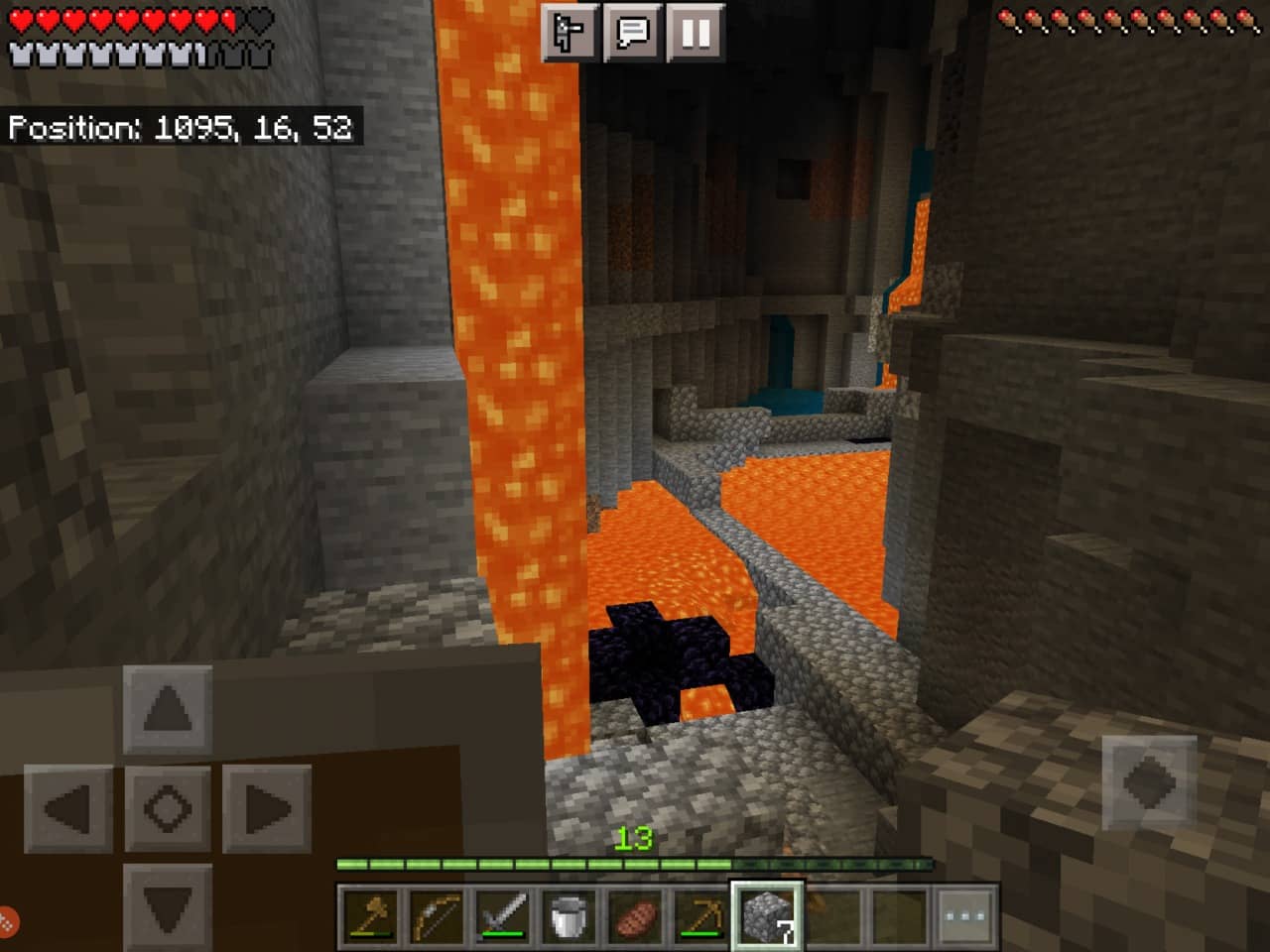Choose the empty bucket slot

[x=569, y=914]
